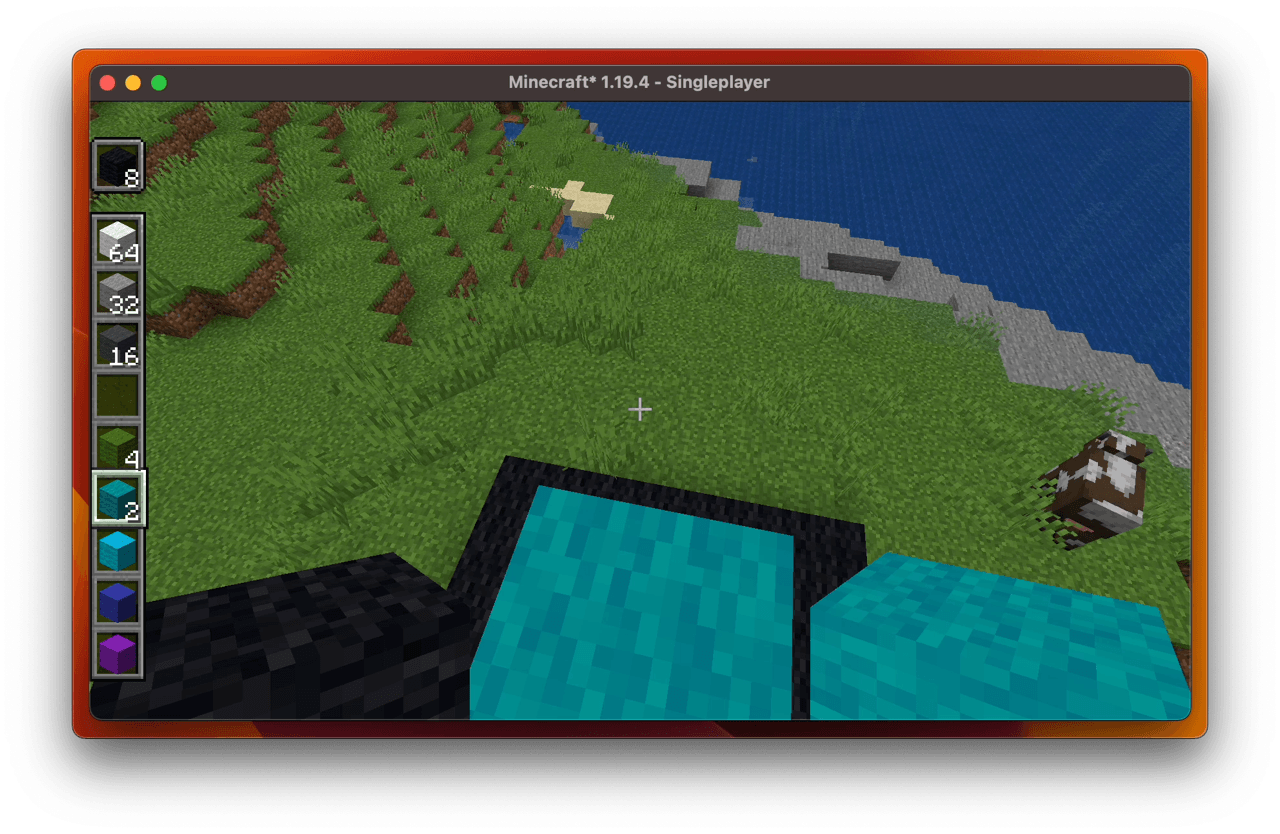This screenshot has width=1280, height=834.
Task: Click the highlighted cyan block slot with 2
Action: click(x=118, y=498)
